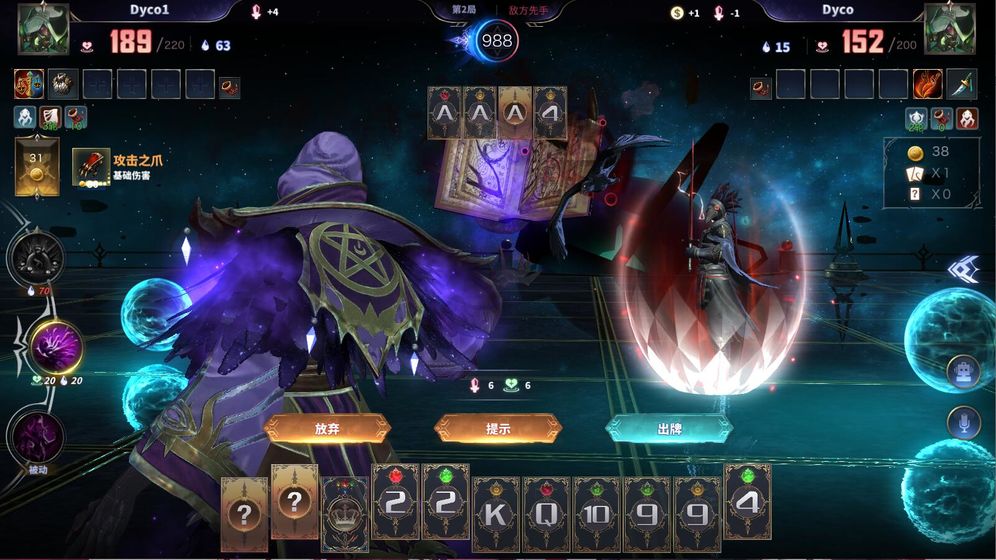Select the crown card in hand
The width and height of the screenshot is (996, 560).
tap(345, 514)
